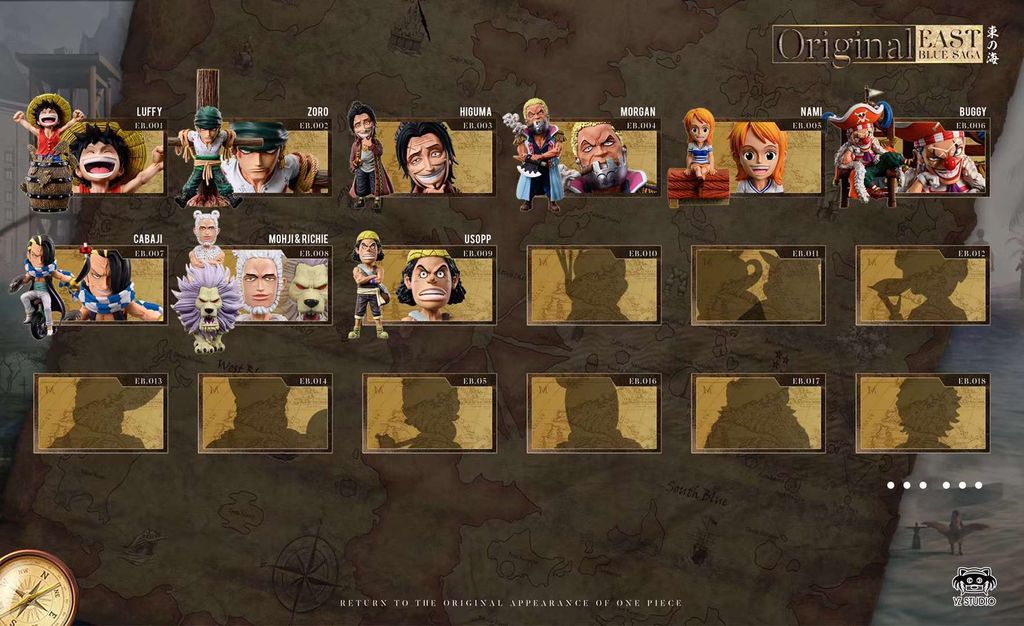Select the locked EB.011 silhouette card
Viewport: 1024px width, 626px height.
coord(758,285)
